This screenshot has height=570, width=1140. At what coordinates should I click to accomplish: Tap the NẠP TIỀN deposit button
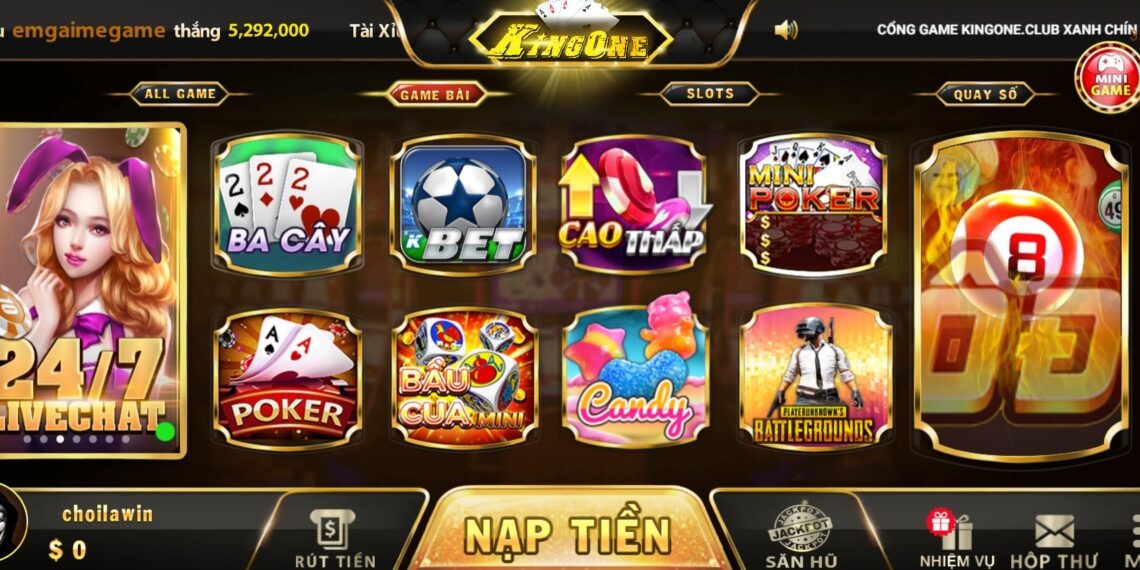[567, 534]
